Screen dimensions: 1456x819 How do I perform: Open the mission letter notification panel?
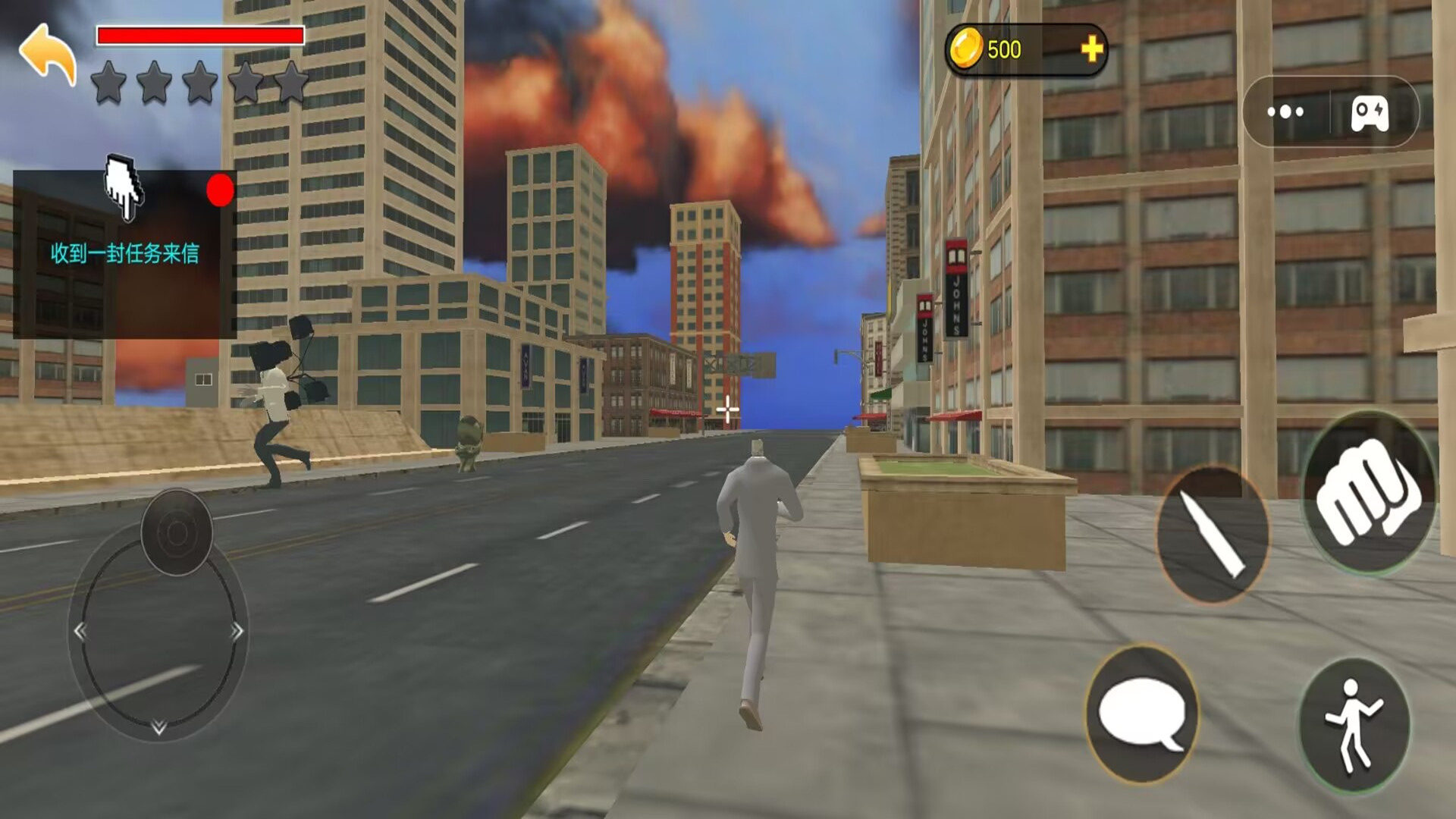coord(124,254)
